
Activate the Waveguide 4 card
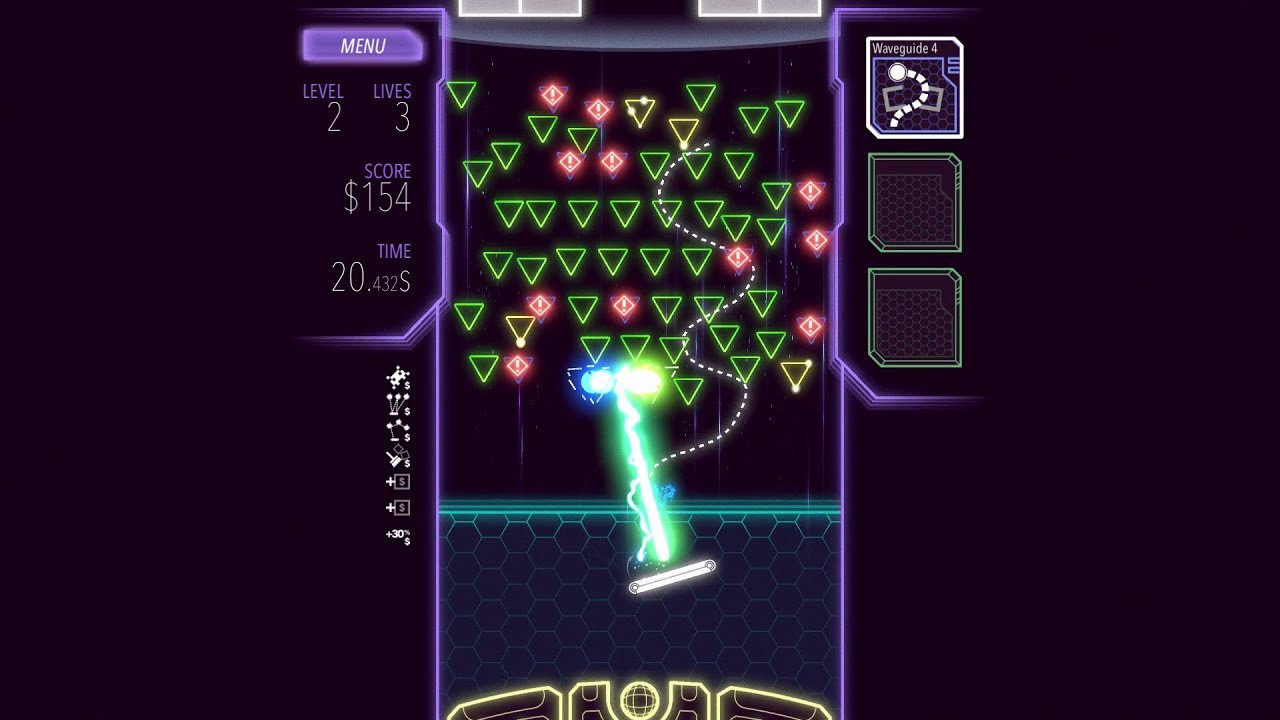point(913,88)
